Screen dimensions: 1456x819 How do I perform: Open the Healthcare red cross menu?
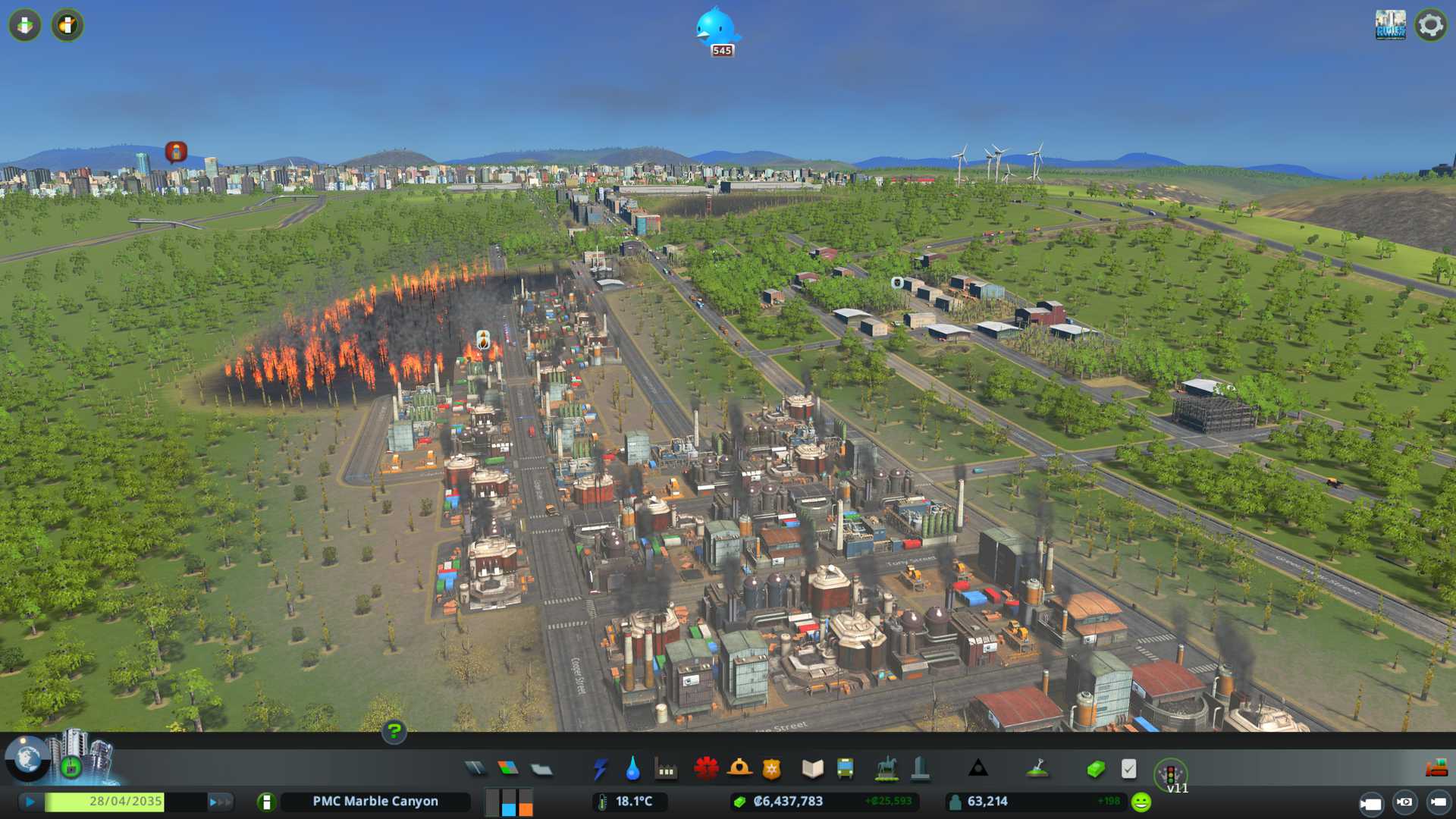click(x=706, y=769)
